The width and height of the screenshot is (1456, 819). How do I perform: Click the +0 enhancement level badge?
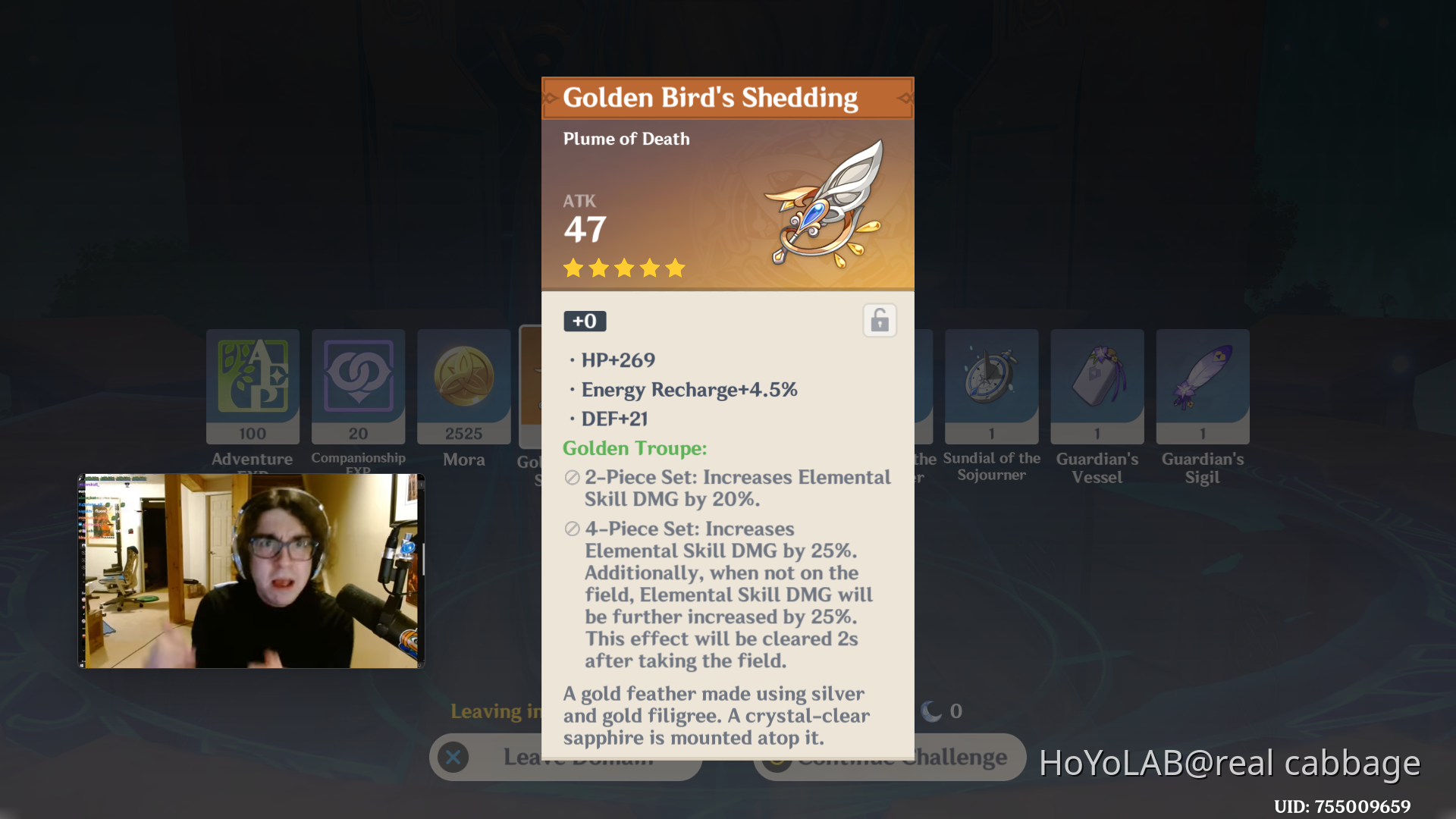point(584,321)
